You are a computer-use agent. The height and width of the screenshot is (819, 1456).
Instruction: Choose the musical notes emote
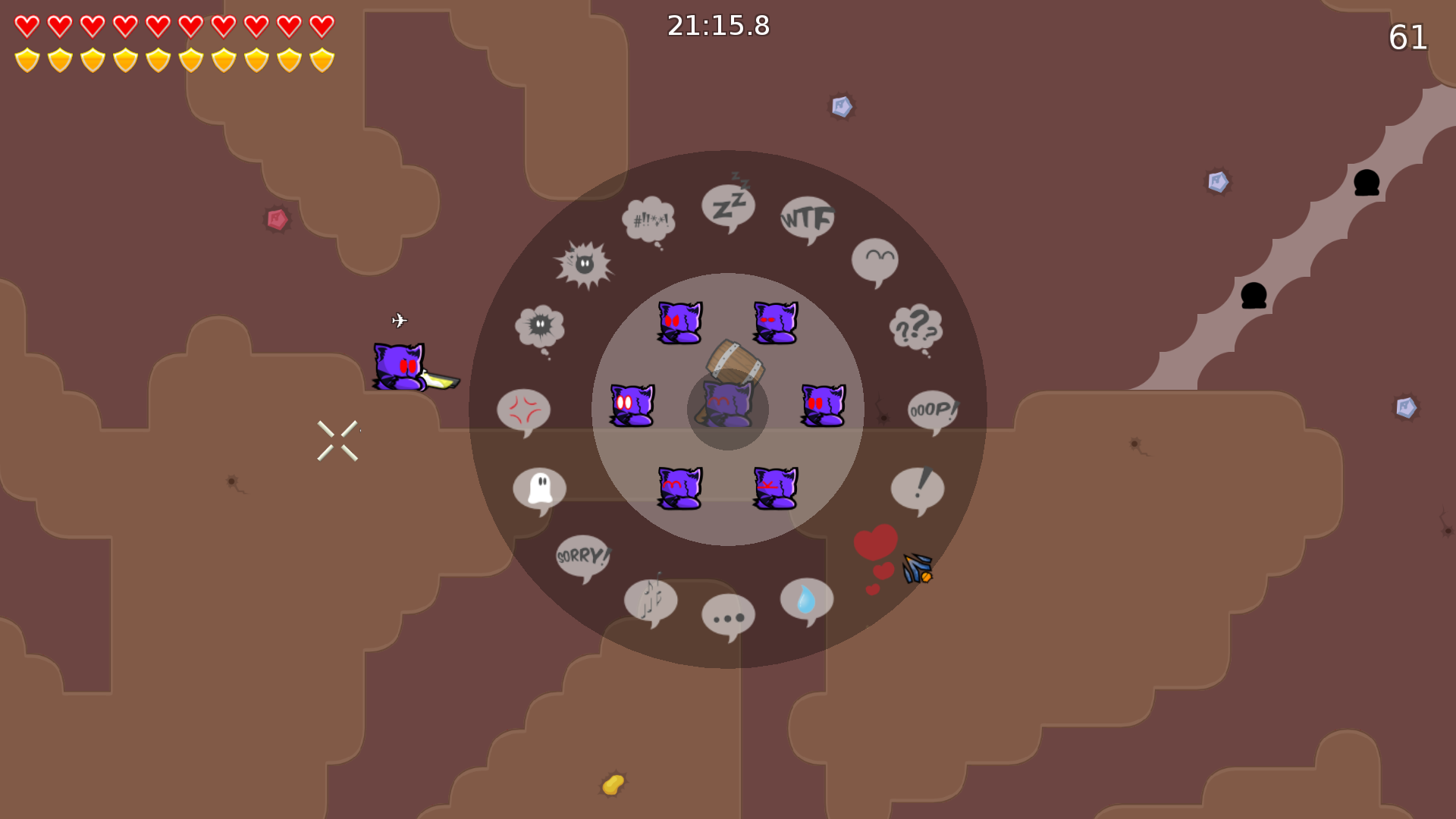click(x=651, y=601)
